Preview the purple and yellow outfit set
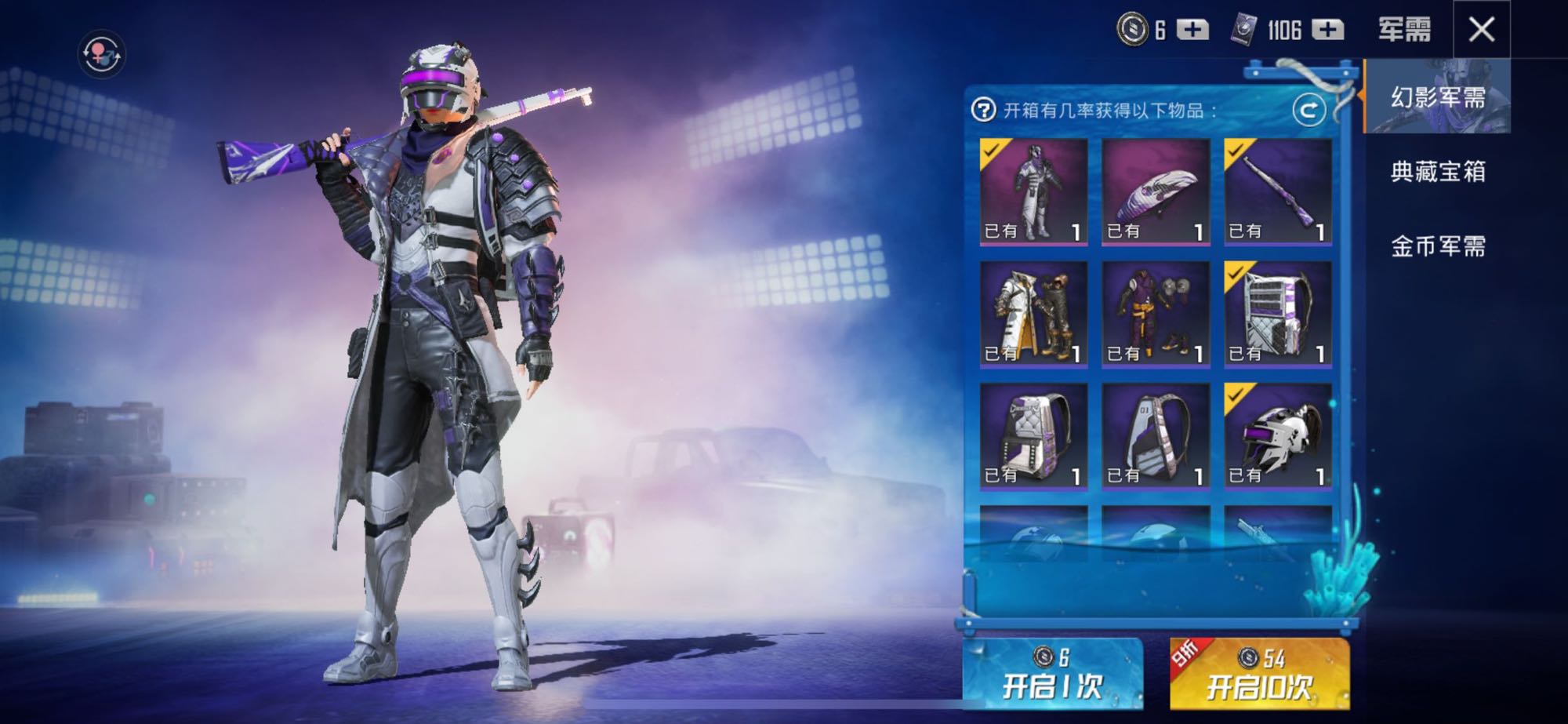This screenshot has height=724, width=1568. pos(1156,314)
